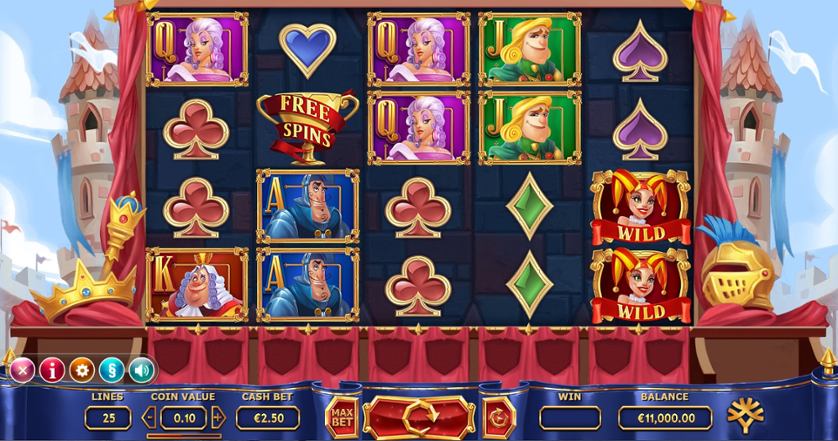Viewport: 838px width, 441px height.
Task: Spin the reels with the main spin button
Action: tap(418, 415)
